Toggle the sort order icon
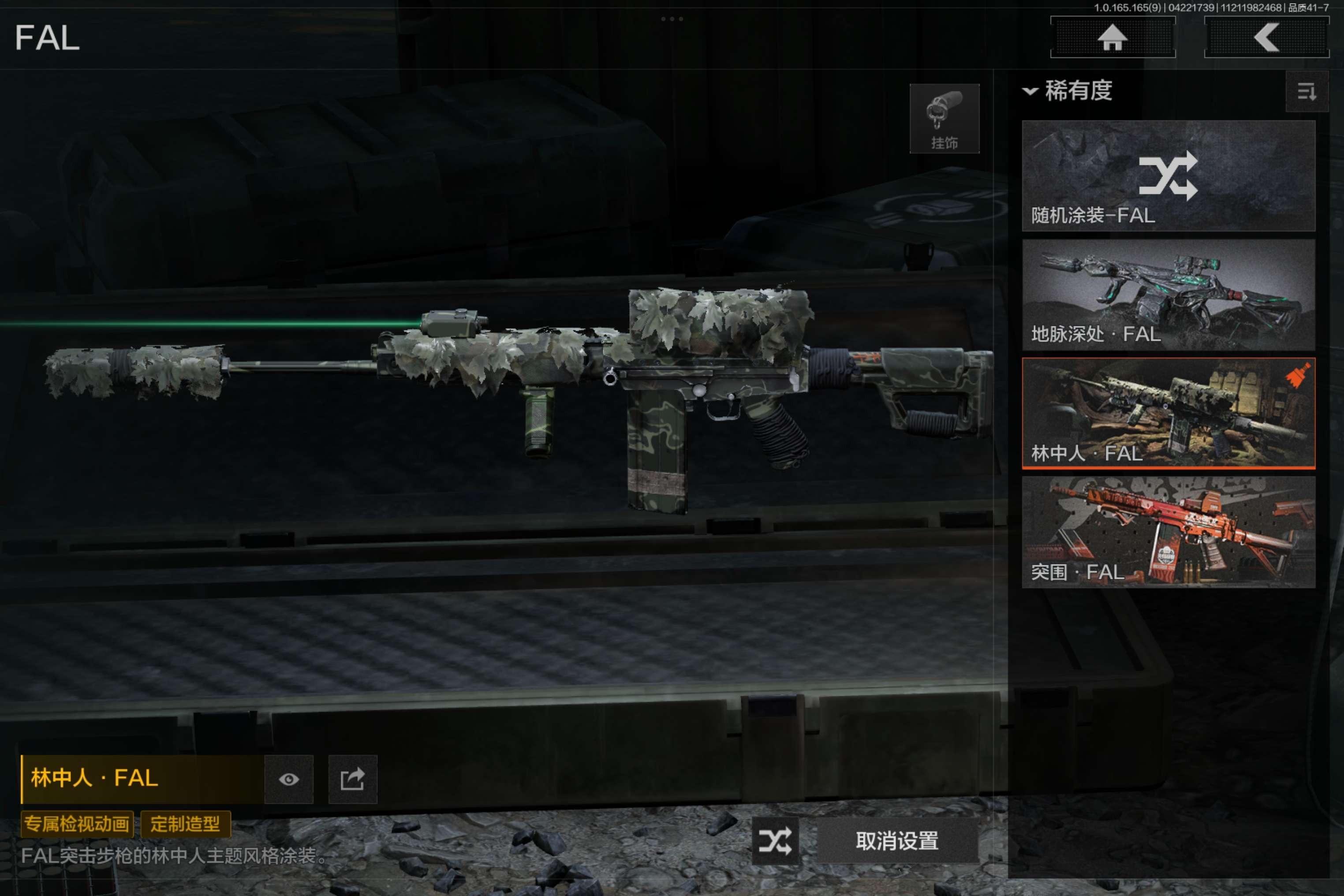This screenshot has height=896, width=1344. [1306, 91]
